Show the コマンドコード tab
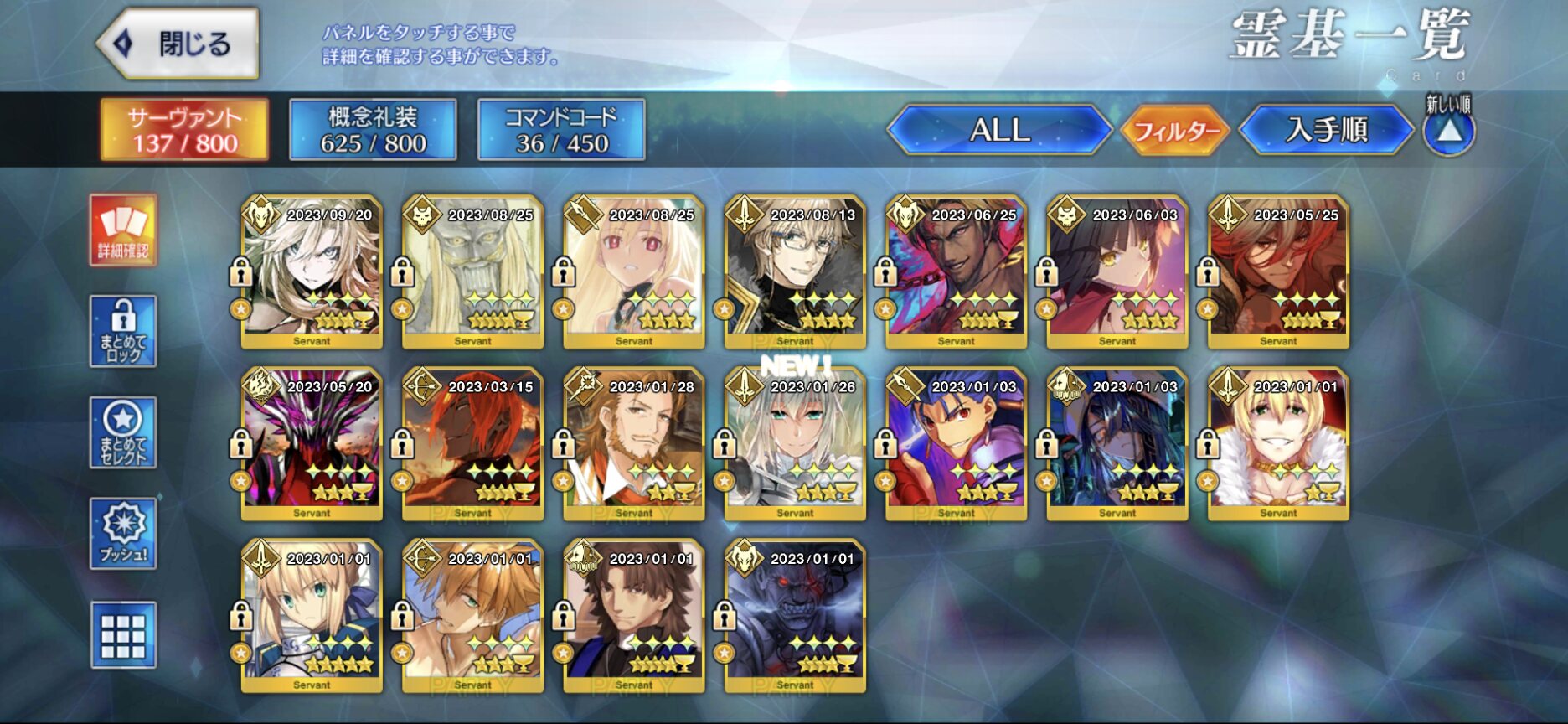This screenshot has height=724, width=1568. point(561,130)
